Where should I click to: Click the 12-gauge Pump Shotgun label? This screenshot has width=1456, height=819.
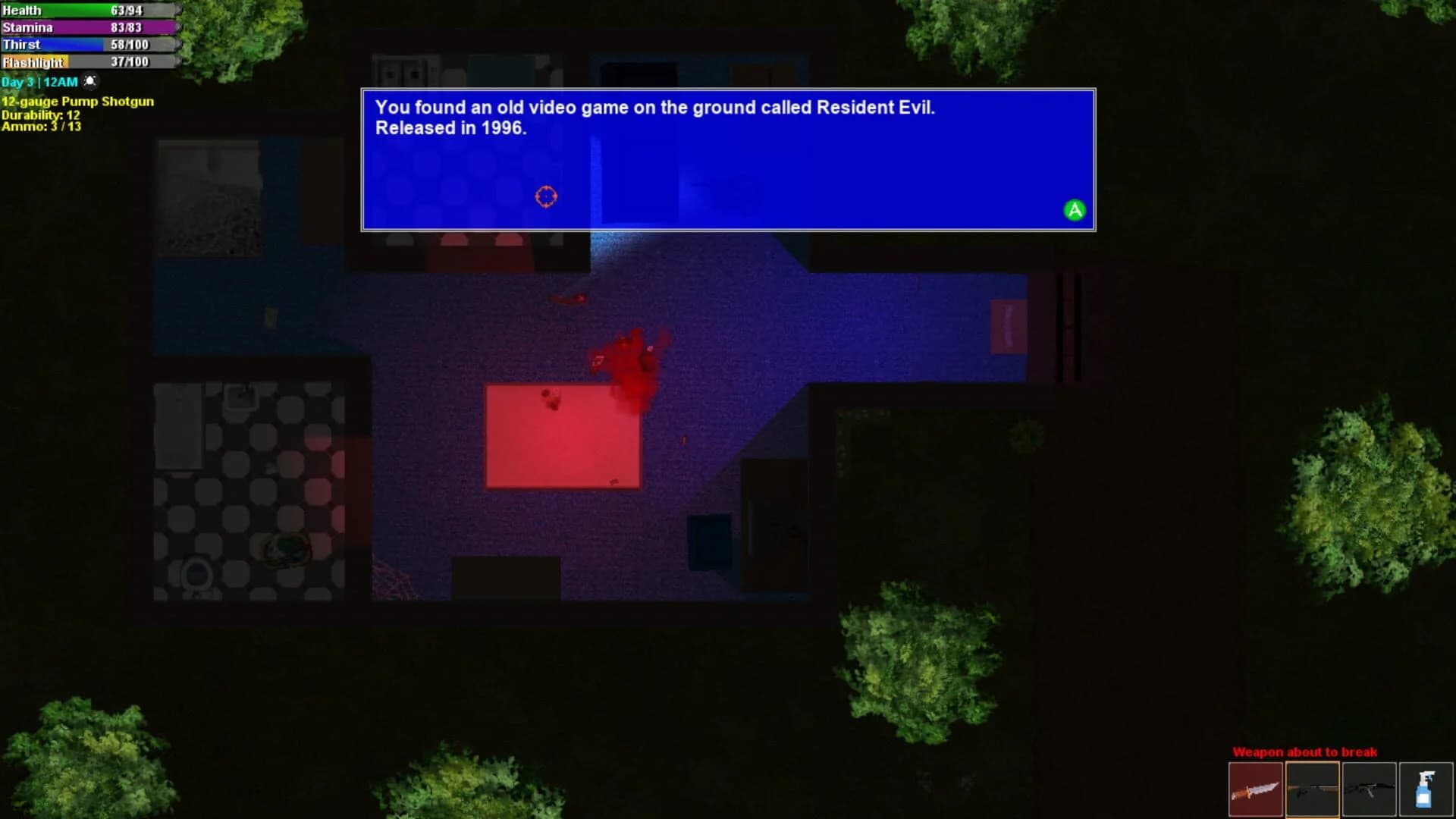point(78,101)
